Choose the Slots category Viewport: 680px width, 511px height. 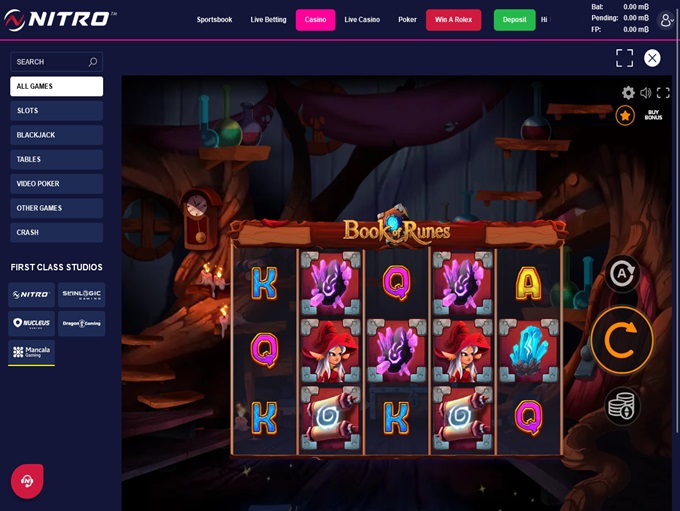tap(56, 111)
